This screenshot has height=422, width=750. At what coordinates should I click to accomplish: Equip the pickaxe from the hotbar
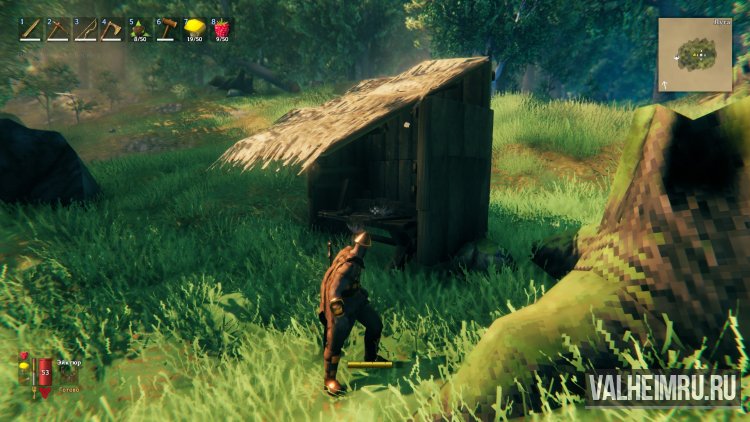point(58,30)
